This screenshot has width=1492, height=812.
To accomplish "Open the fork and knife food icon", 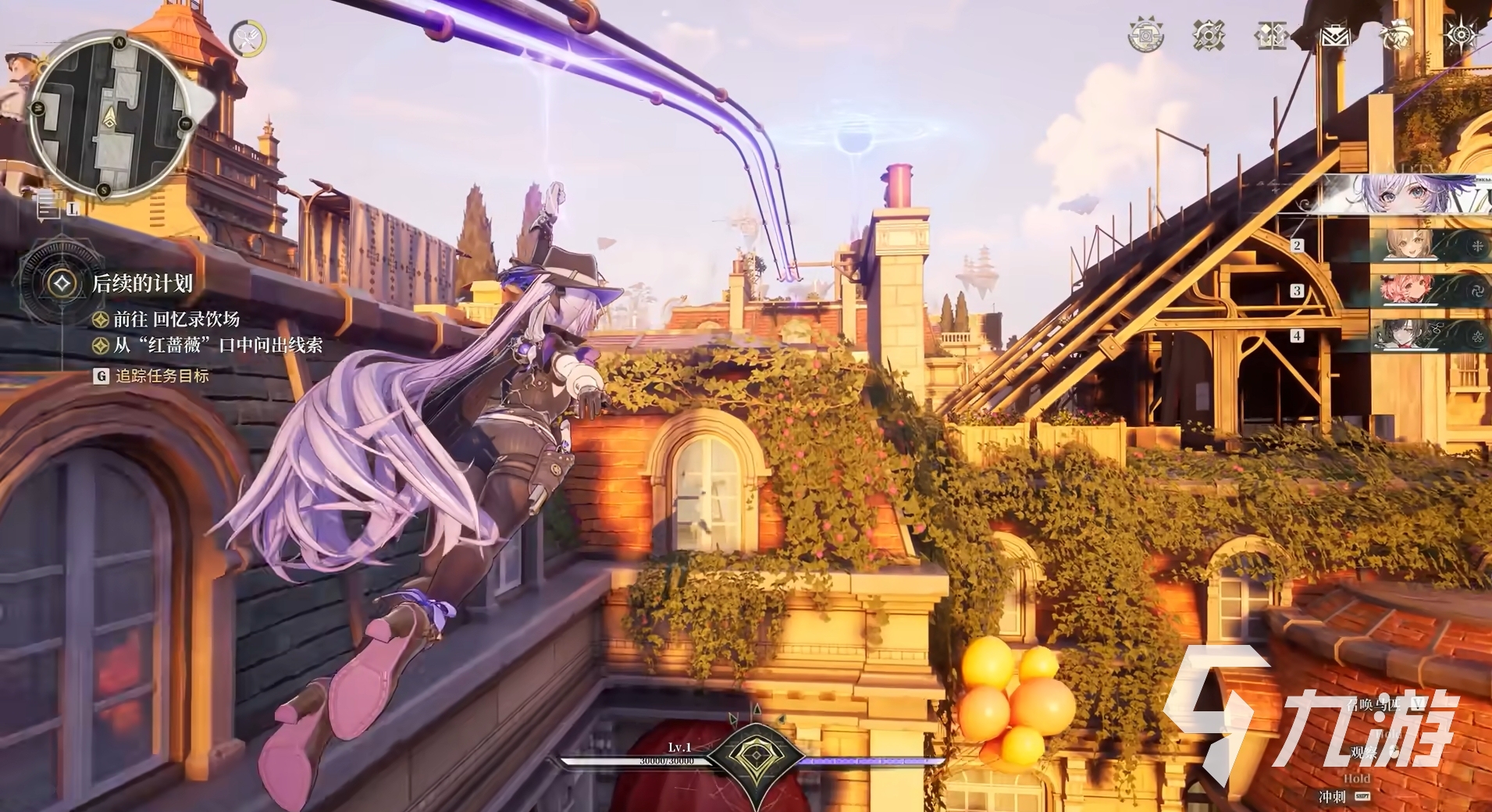I will pos(247,38).
